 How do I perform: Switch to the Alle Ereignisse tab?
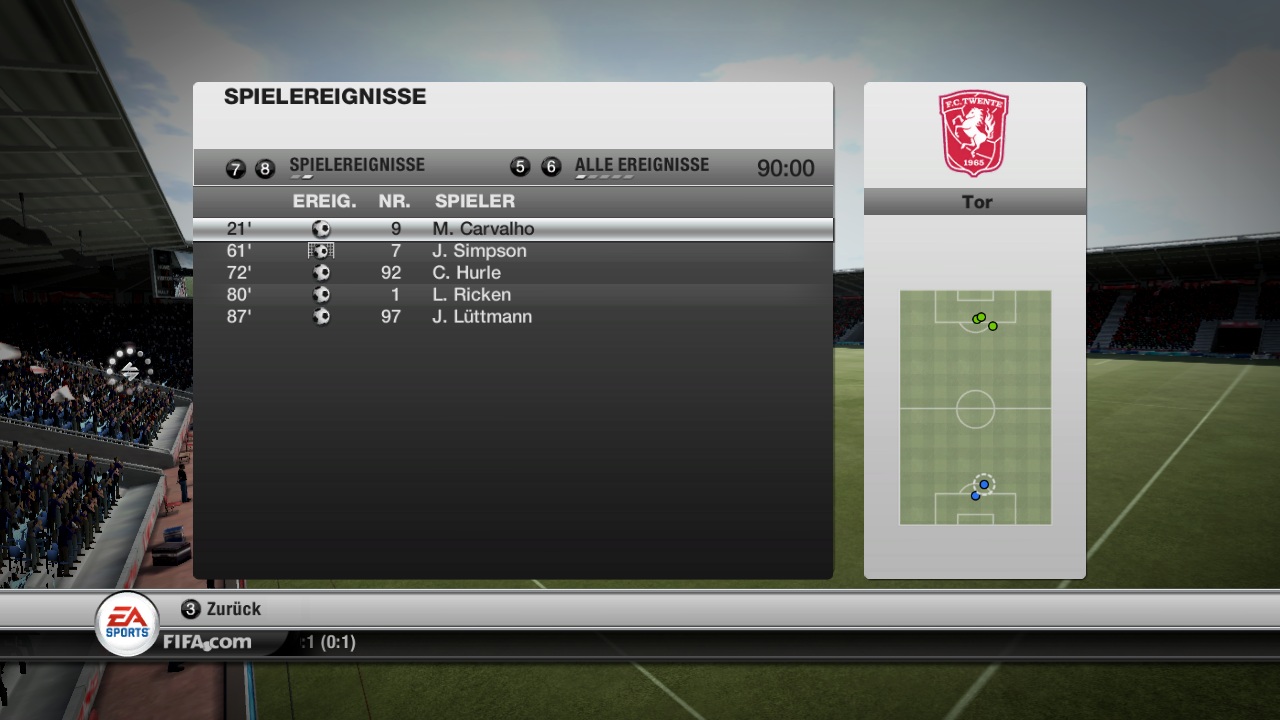(641, 166)
